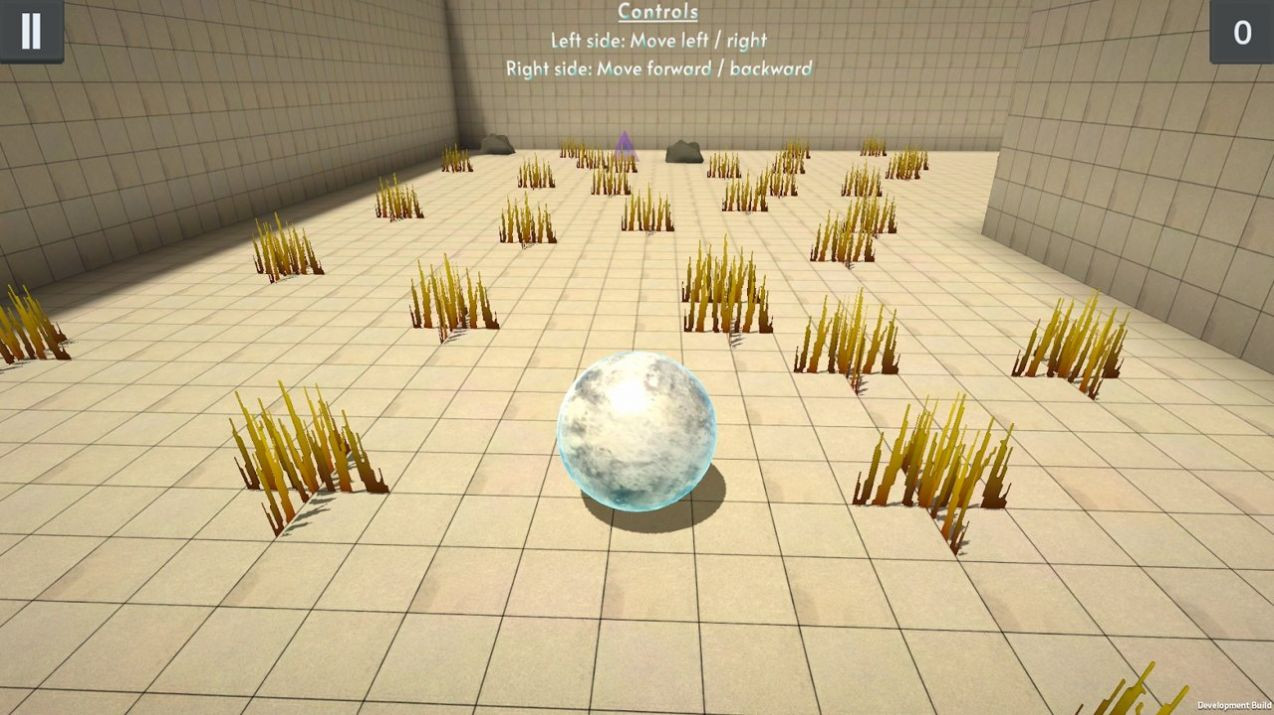The height and width of the screenshot is (715, 1274).
Task: Pause the game with the pause button
Action: [31, 31]
